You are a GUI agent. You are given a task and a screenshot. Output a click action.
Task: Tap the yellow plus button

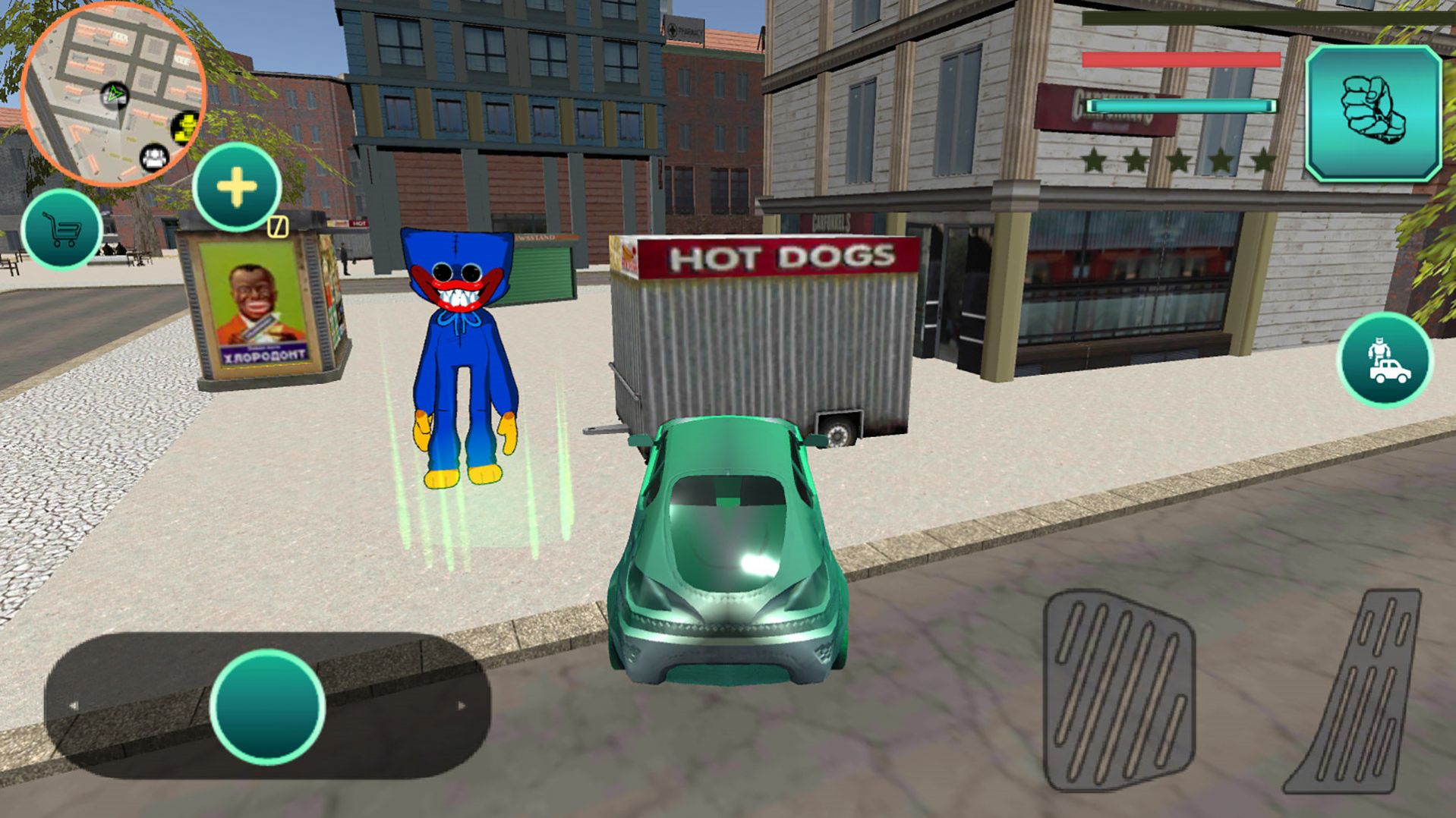[x=237, y=187]
